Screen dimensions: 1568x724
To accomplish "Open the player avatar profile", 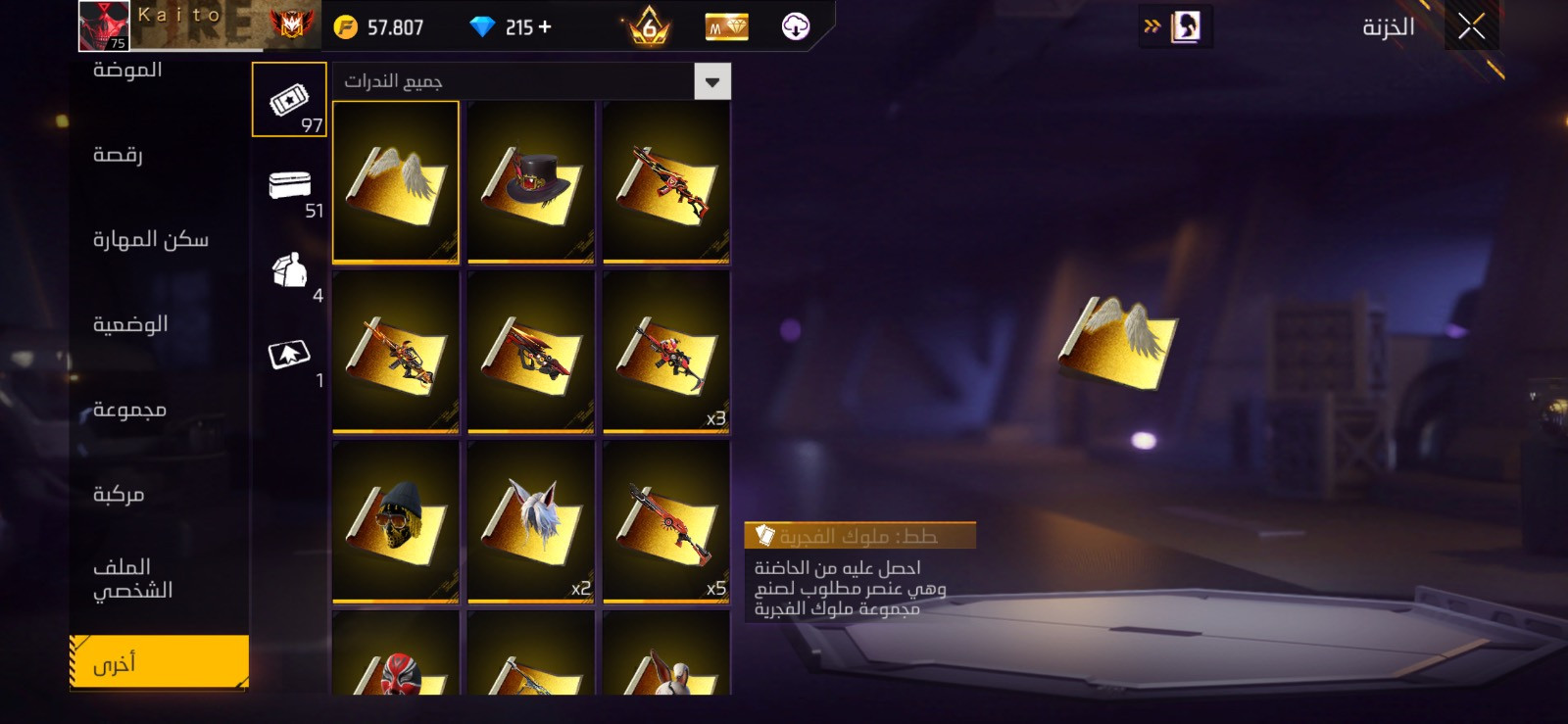I will (x=104, y=25).
